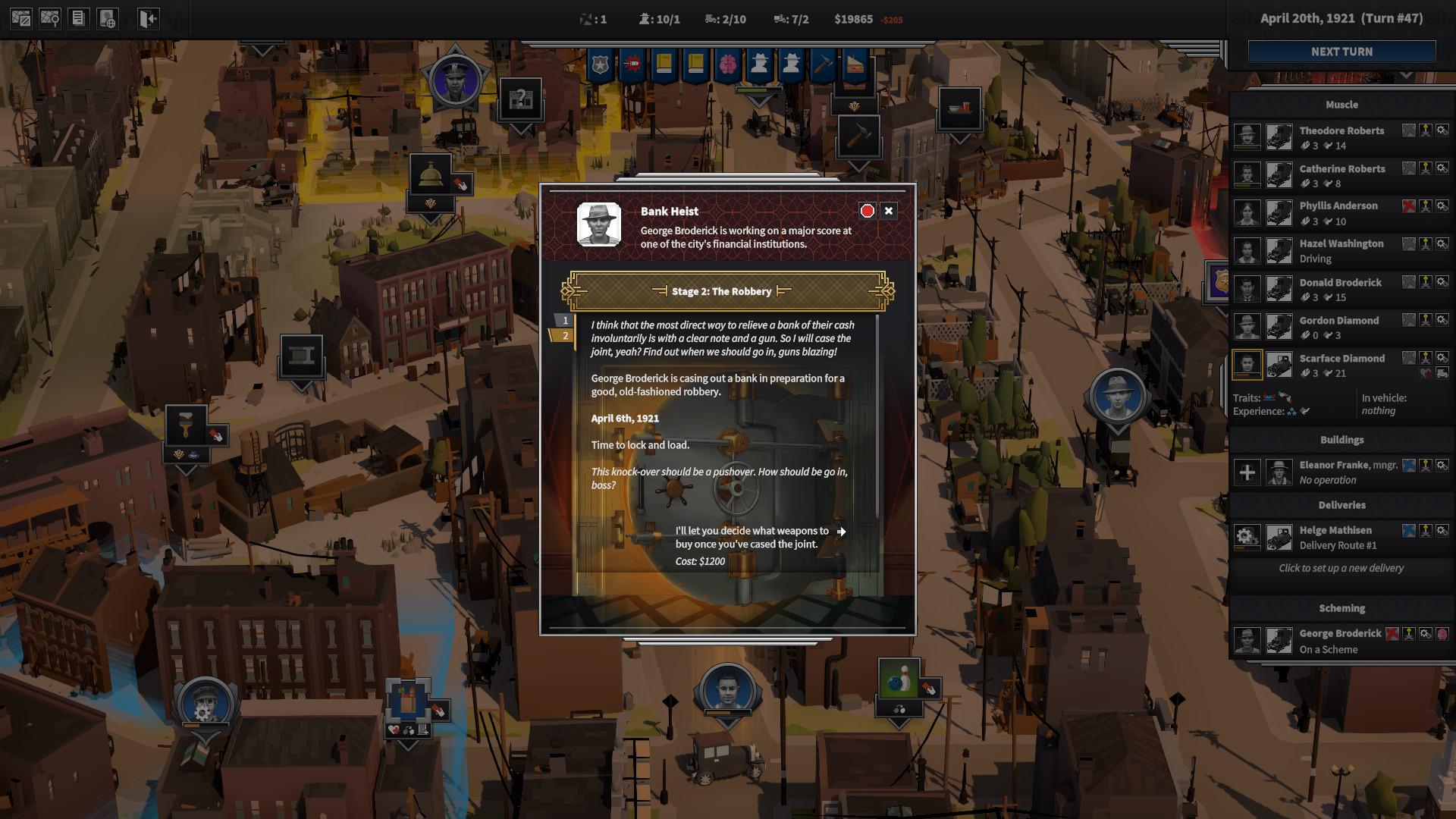The height and width of the screenshot is (819, 1456).
Task: Click the pink brain banner icon
Action: tap(726, 64)
